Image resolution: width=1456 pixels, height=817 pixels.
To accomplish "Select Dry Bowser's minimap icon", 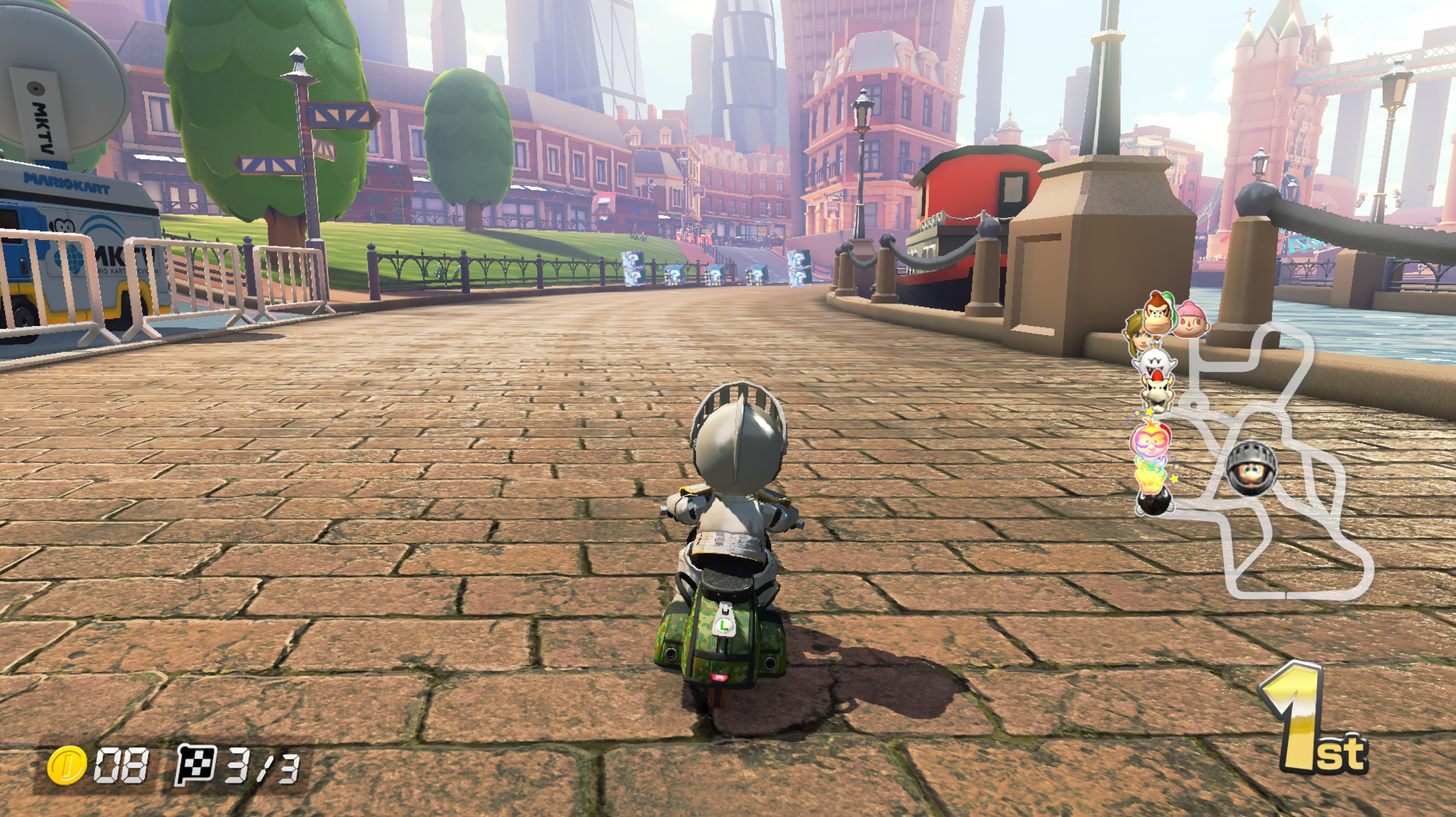I will coord(1156,390).
